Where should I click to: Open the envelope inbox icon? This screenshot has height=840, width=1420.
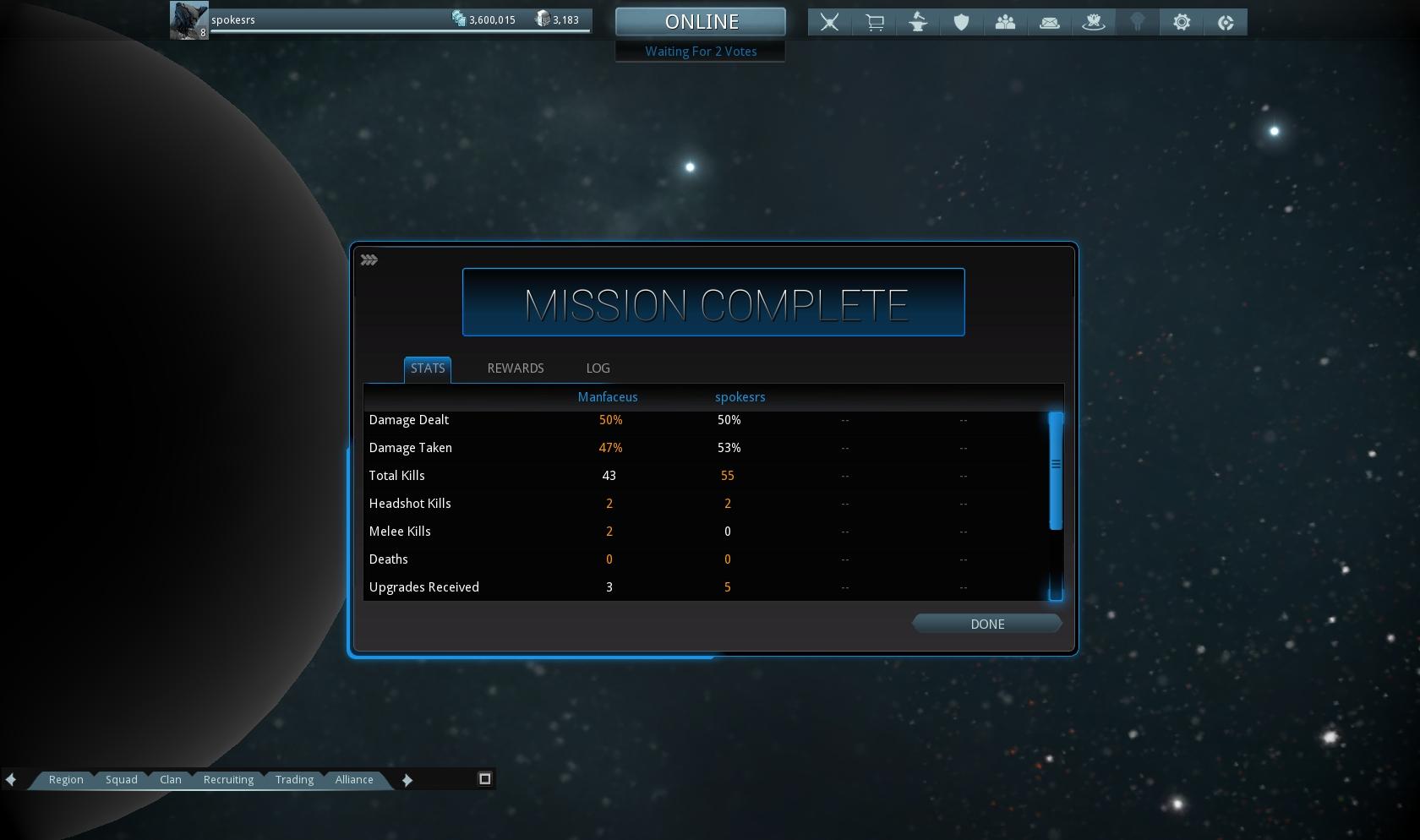coord(1049,22)
